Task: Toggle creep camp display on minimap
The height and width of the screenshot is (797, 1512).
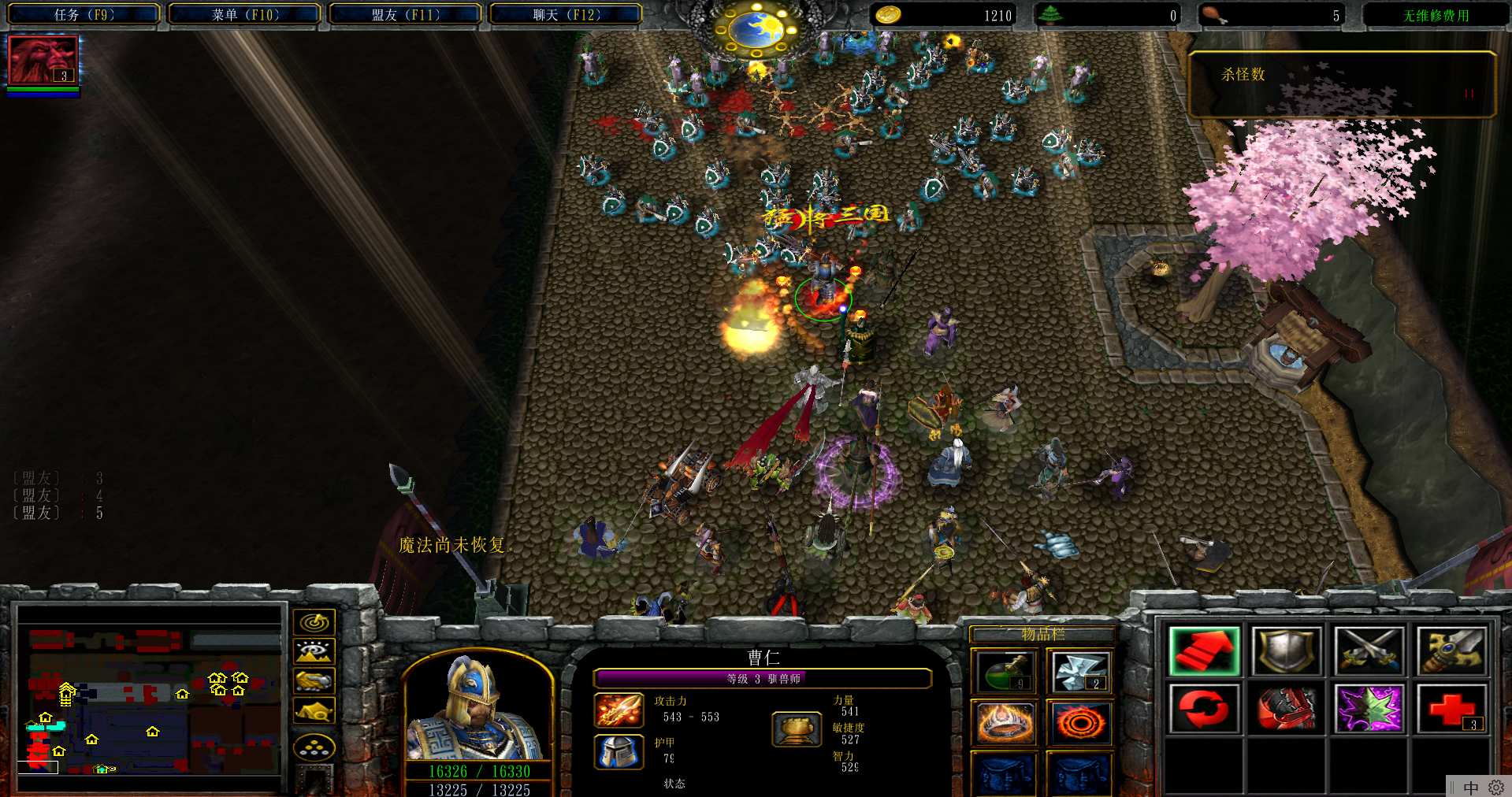Action: click(314, 710)
